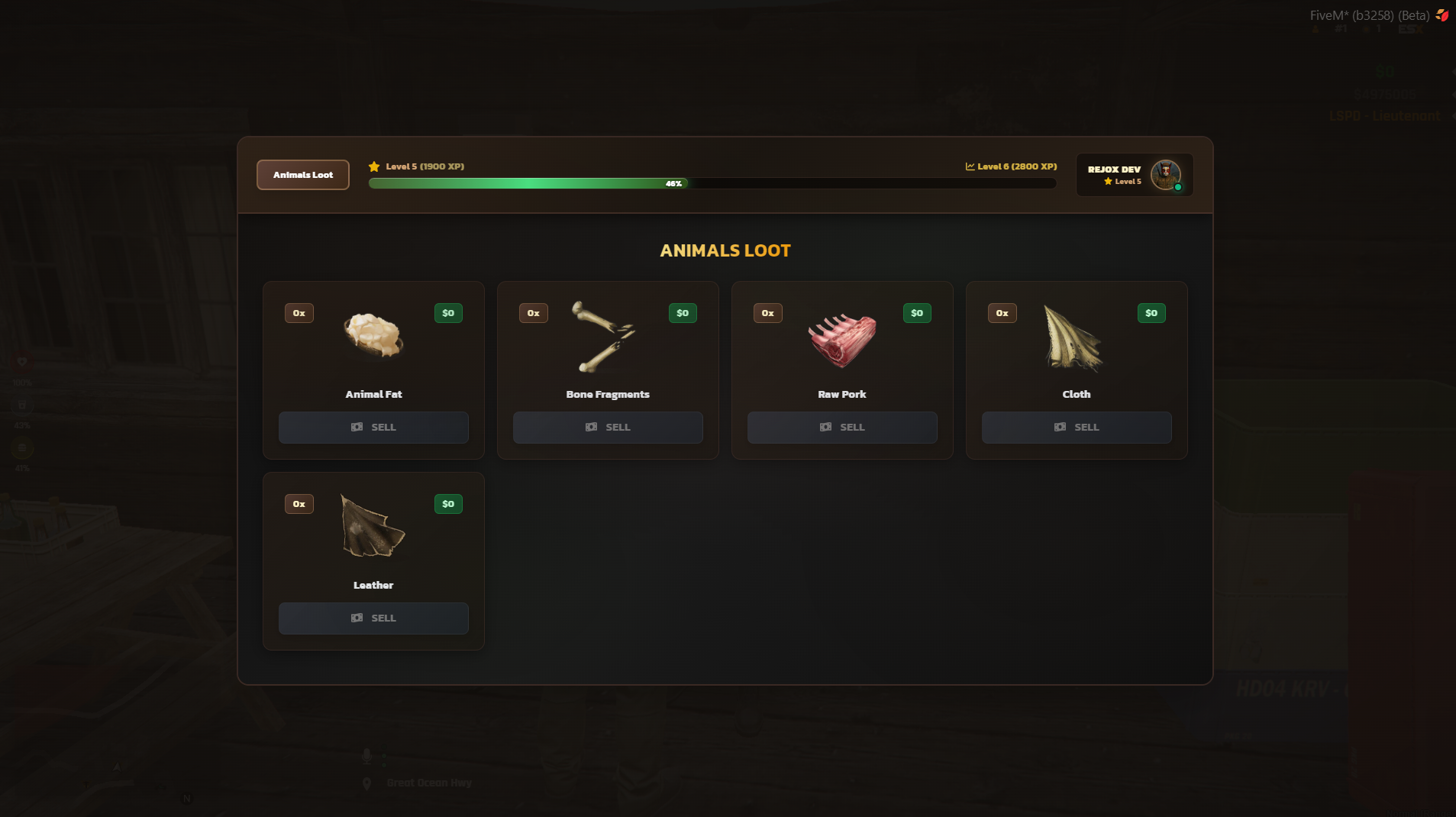Click the thirst cup icon on the left HUD
The image size is (1456, 817).
point(22,405)
